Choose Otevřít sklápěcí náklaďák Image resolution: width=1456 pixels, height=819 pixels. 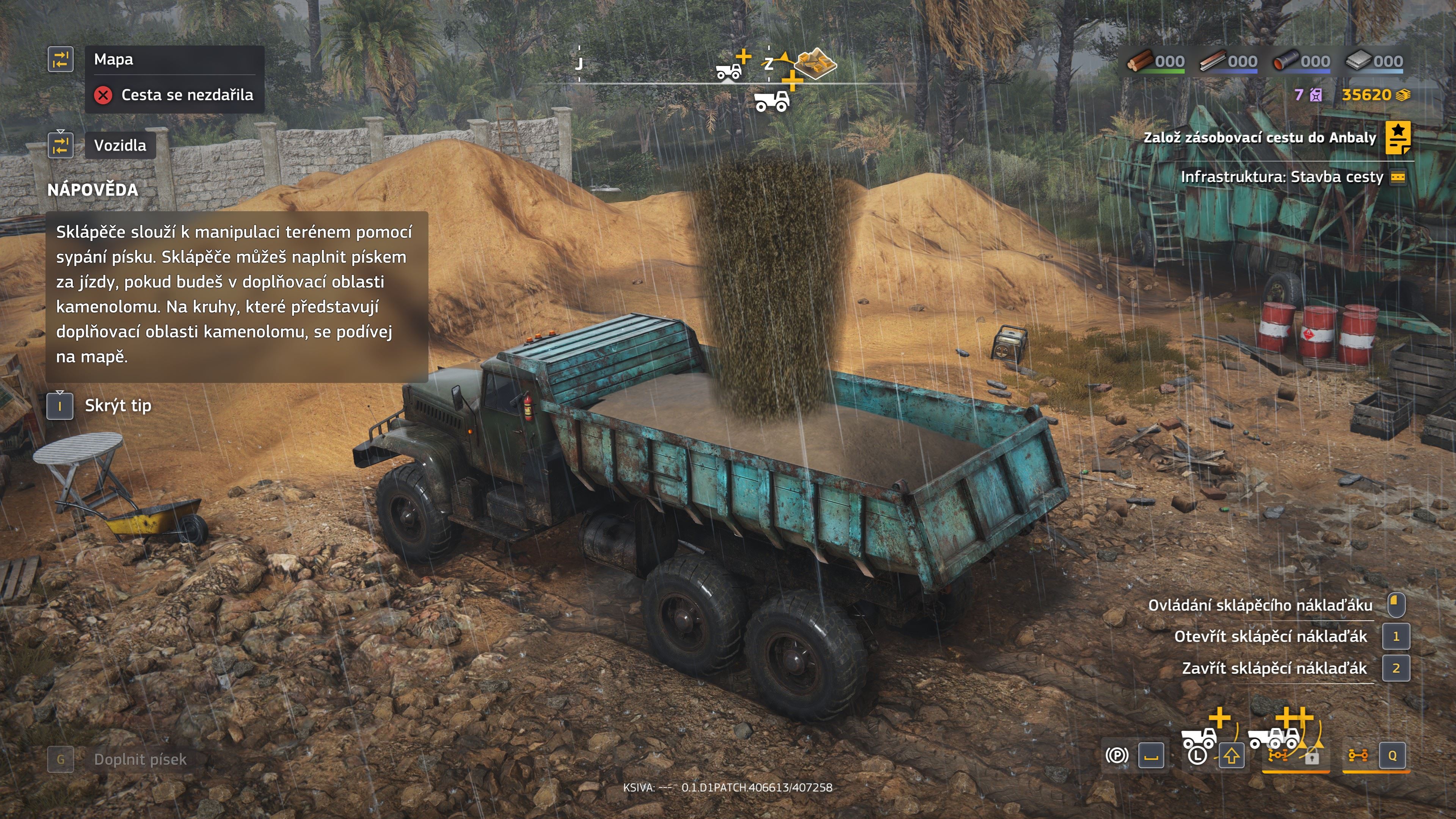coord(1270,637)
